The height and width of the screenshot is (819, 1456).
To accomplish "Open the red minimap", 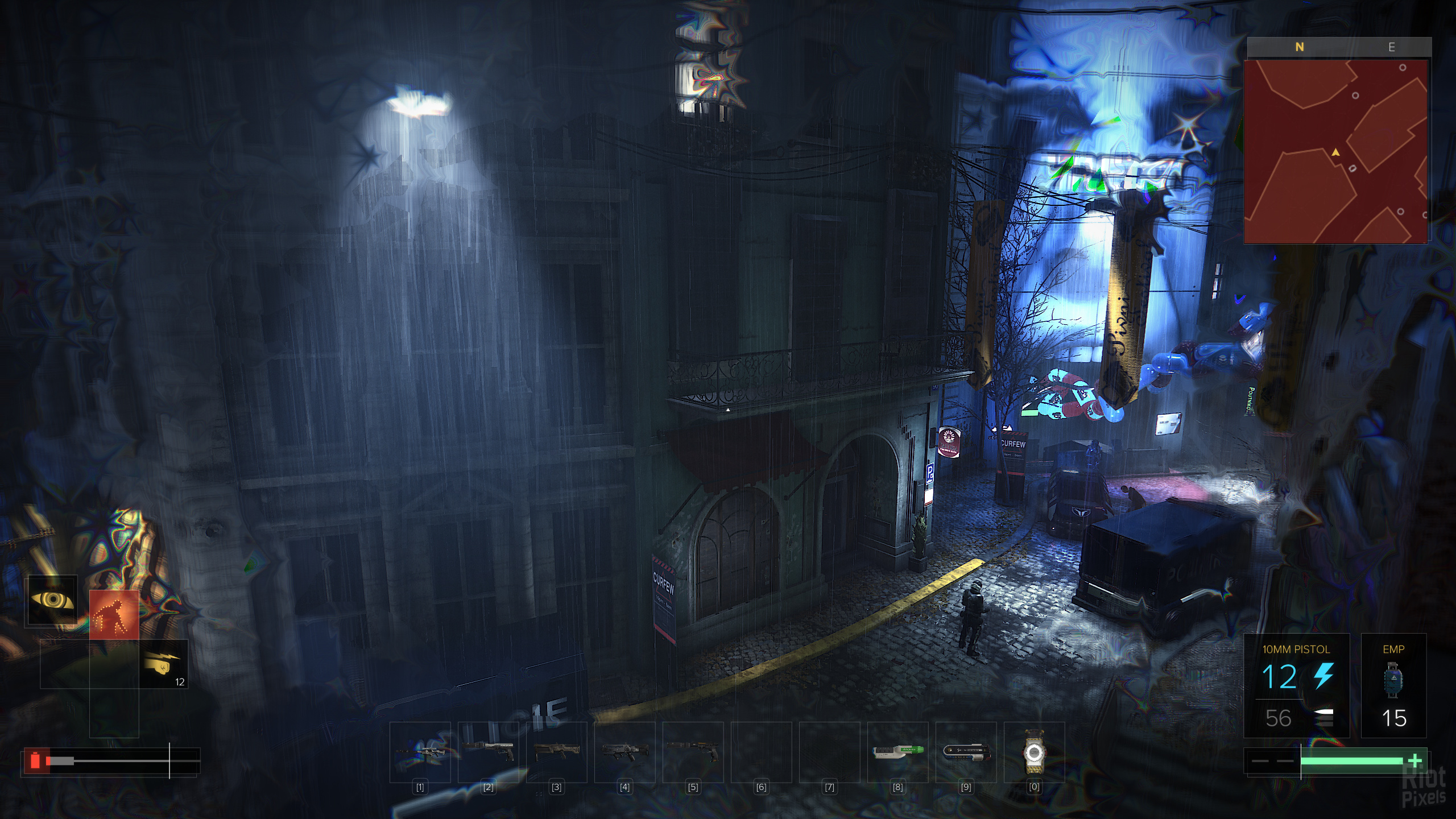I will coord(1335,151).
